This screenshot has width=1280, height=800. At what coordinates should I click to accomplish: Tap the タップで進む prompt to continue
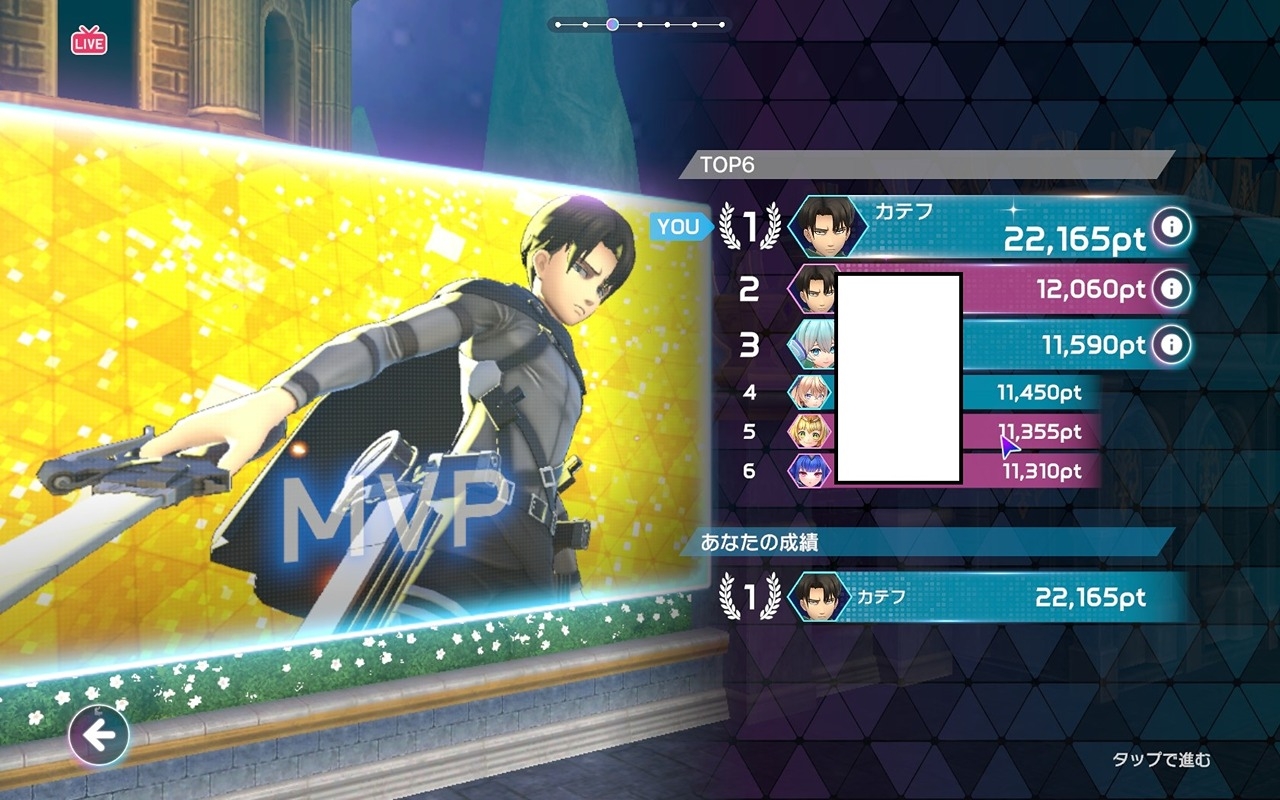tap(1161, 760)
